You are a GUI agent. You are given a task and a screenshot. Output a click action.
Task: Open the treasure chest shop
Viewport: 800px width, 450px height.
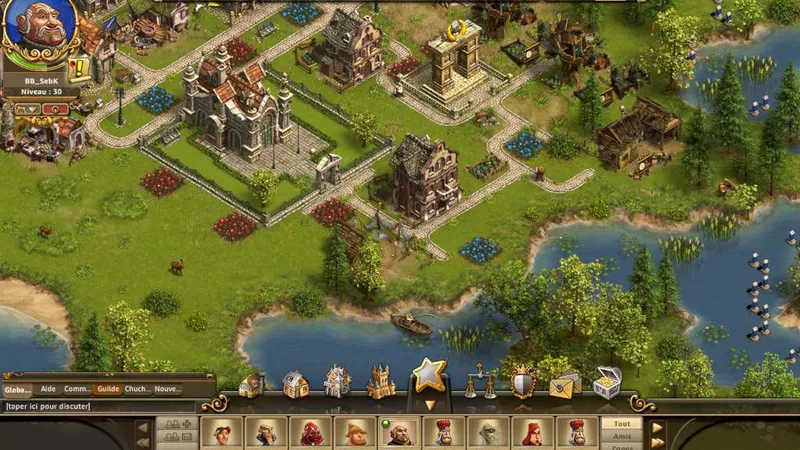(x=607, y=381)
